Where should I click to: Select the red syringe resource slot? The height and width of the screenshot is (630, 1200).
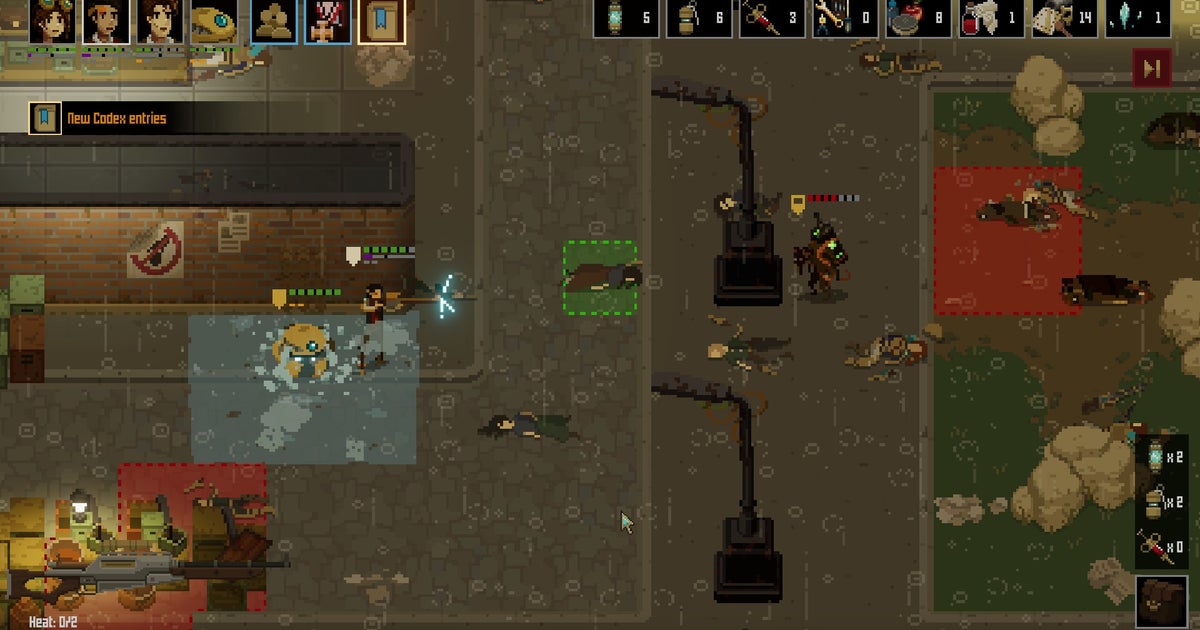(773, 19)
